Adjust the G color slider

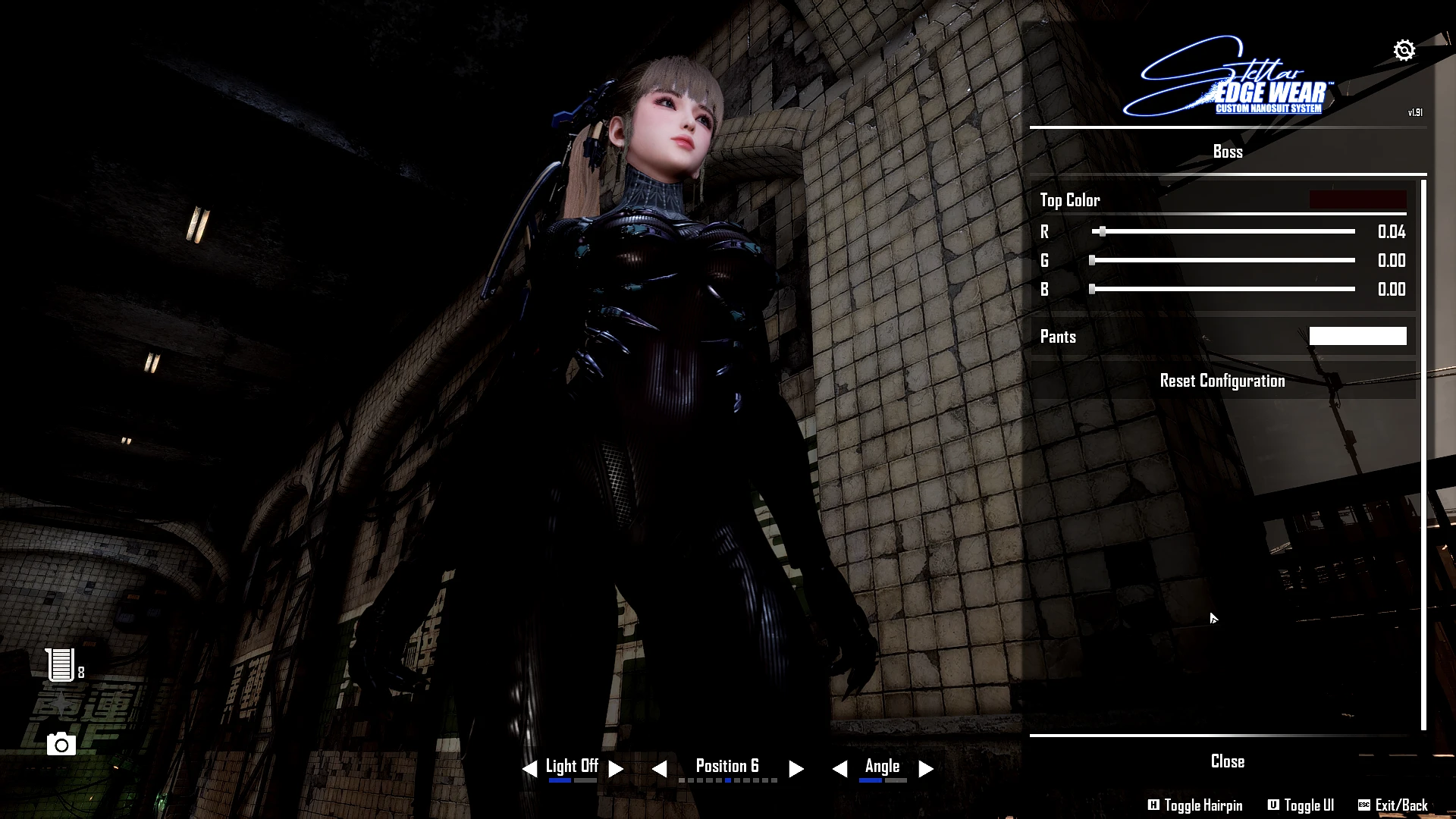tap(1092, 261)
